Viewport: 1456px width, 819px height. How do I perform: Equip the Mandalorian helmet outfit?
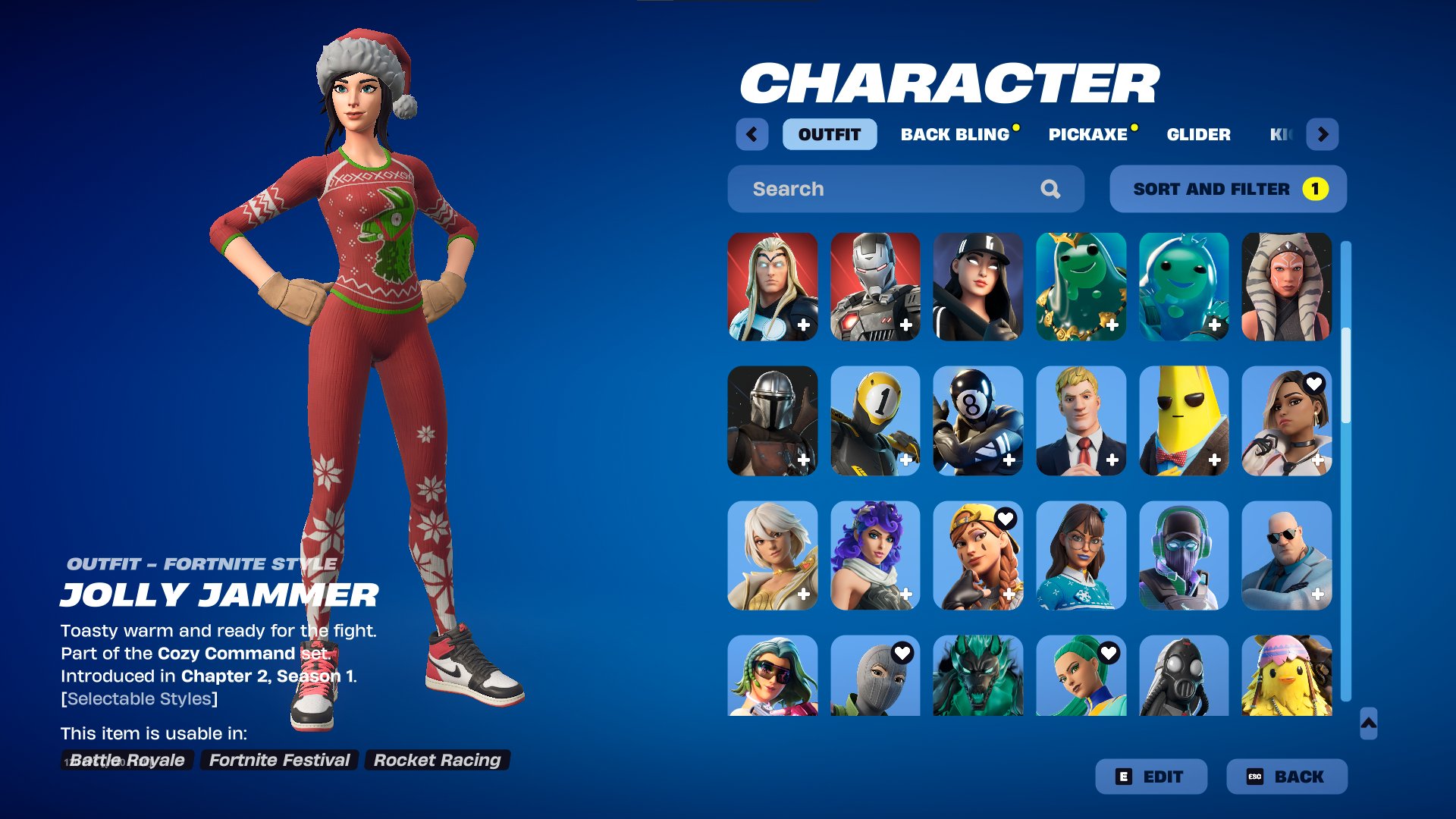click(x=772, y=421)
